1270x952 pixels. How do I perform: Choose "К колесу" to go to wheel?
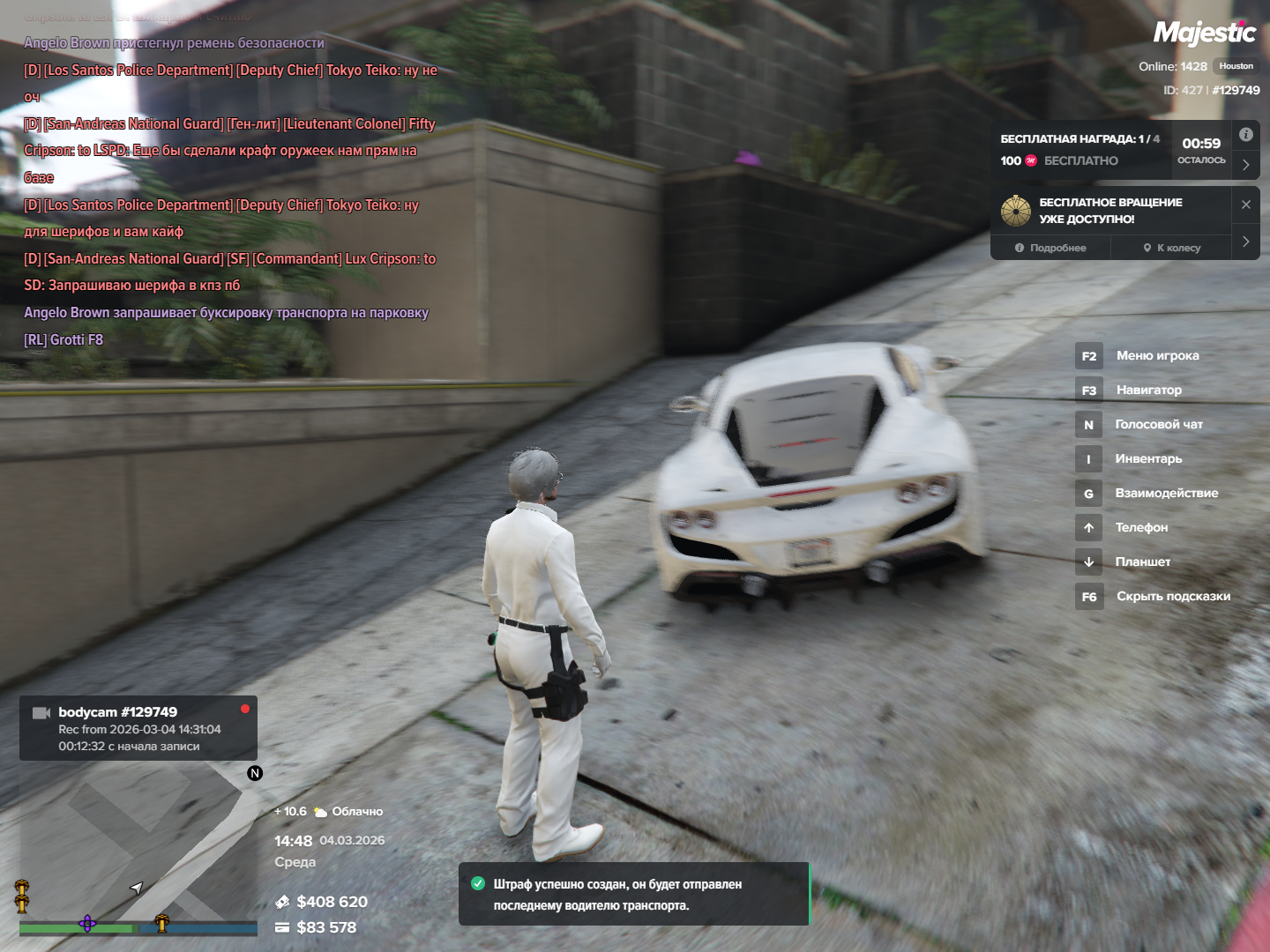pyautogui.click(x=1172, y=248)
